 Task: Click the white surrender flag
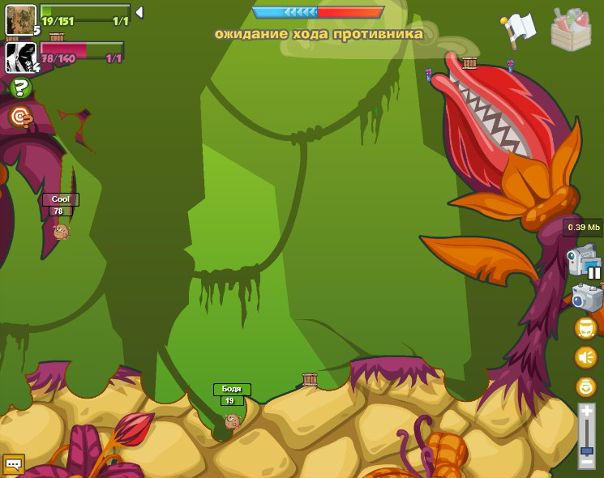point(520,28)
